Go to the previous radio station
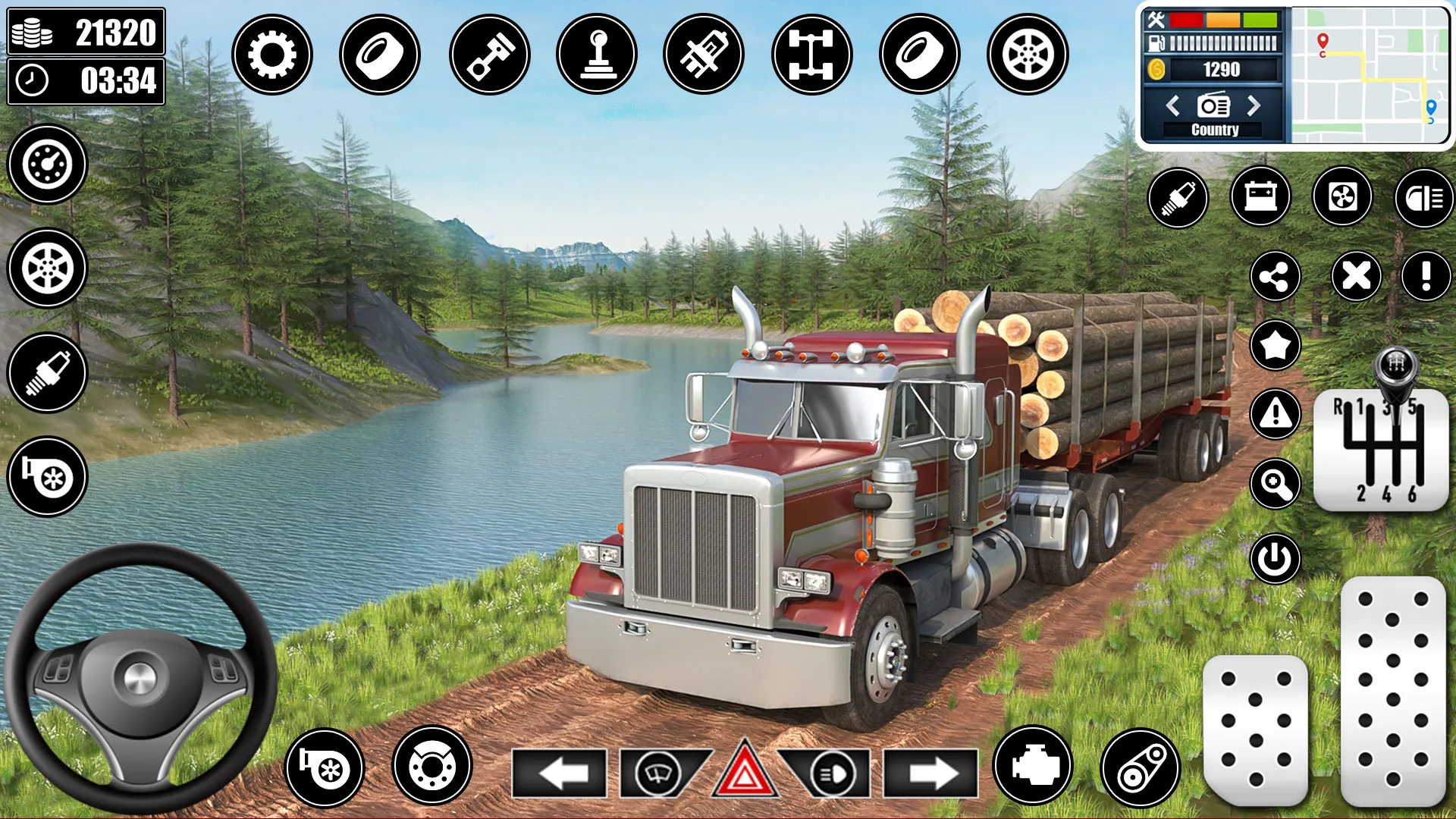 coord(1174,106)
